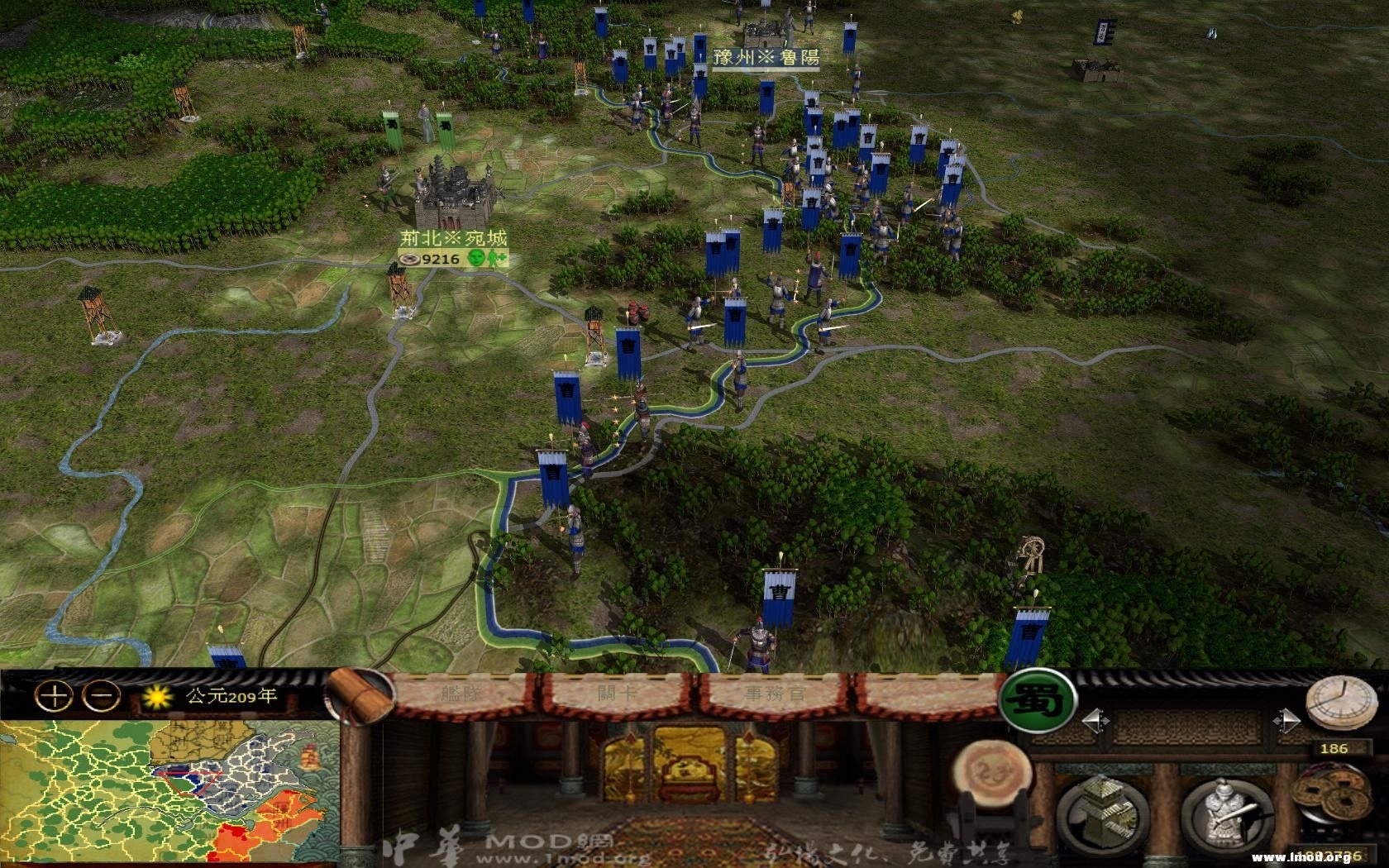
Task: Expand the right diamond arrow control
Action: coord(1286,722)
